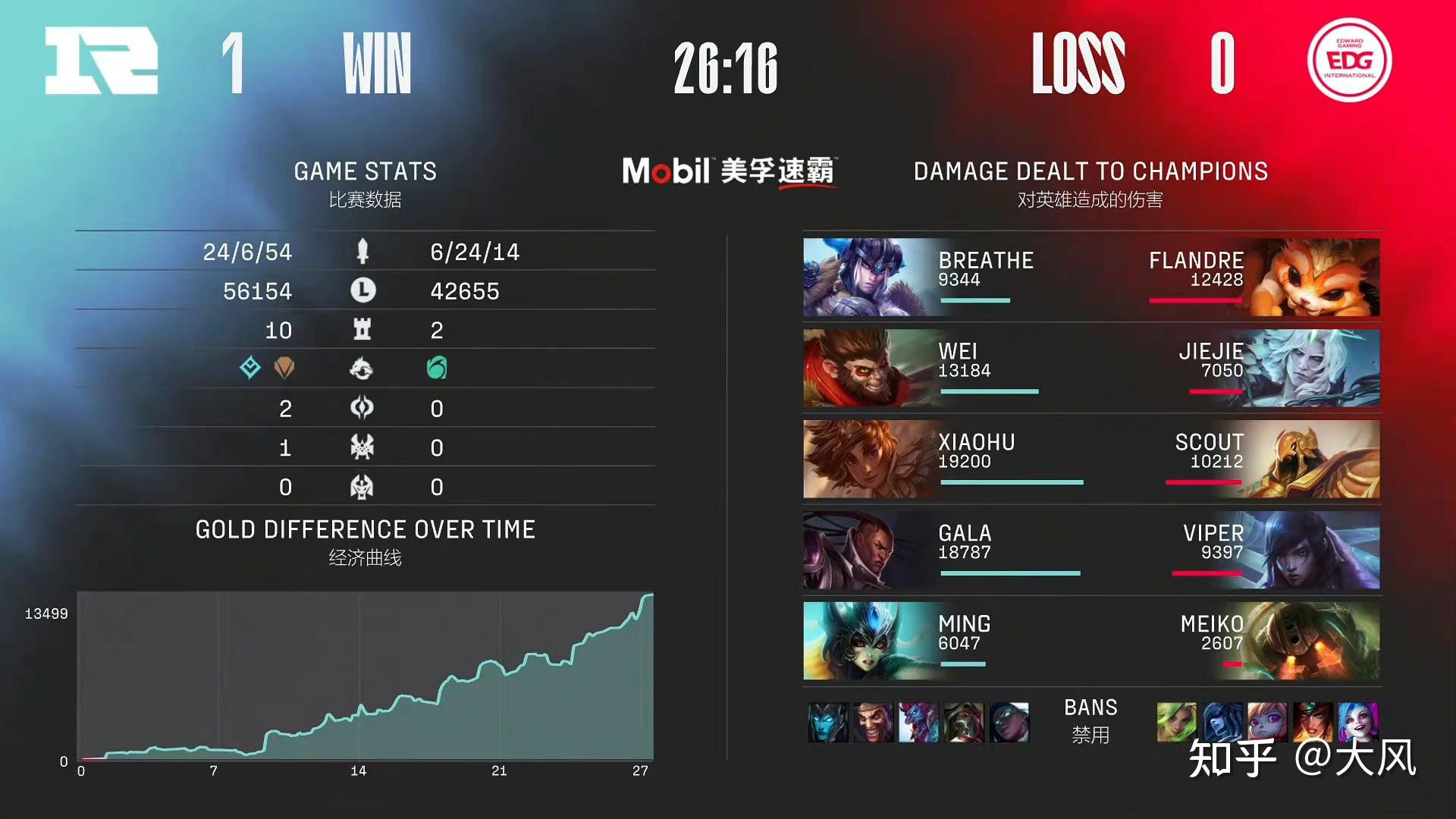Expand the GAME STATS section

[x=365, y=171]
